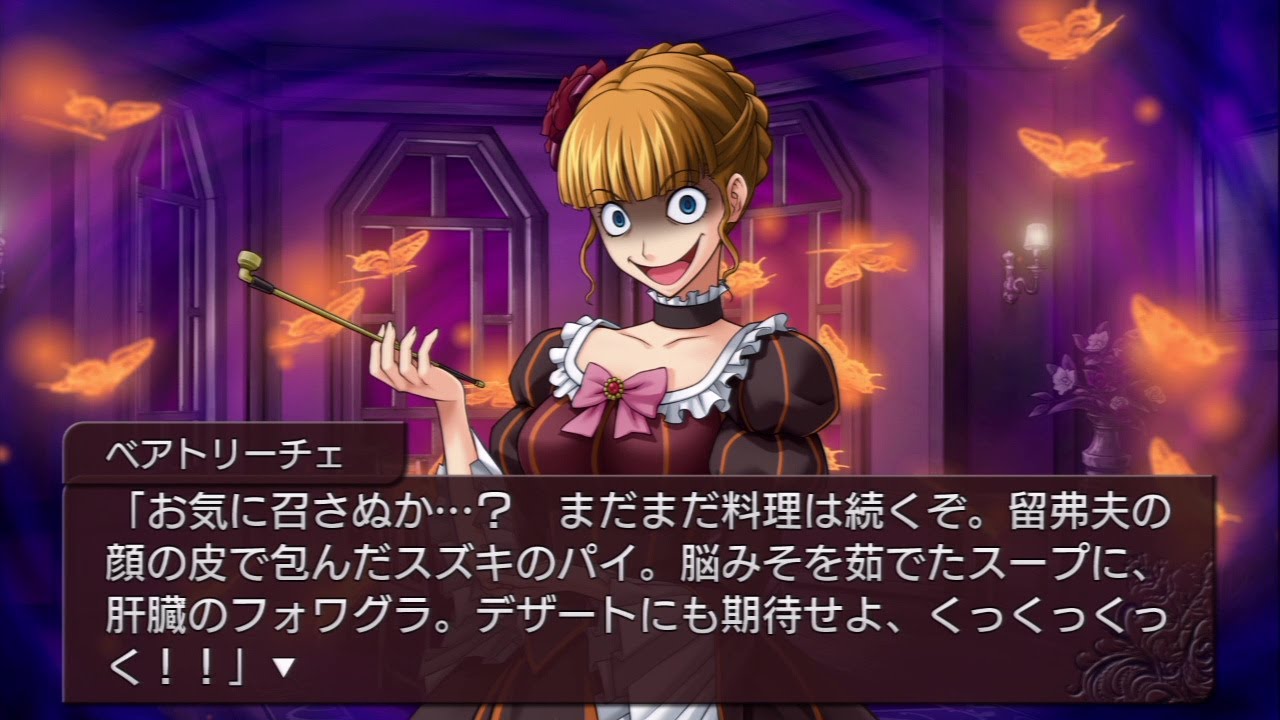The height and width of the screenshot is (720, 1280).
Task: Click Beatrice's choker necklace
Action: [685, 312]
